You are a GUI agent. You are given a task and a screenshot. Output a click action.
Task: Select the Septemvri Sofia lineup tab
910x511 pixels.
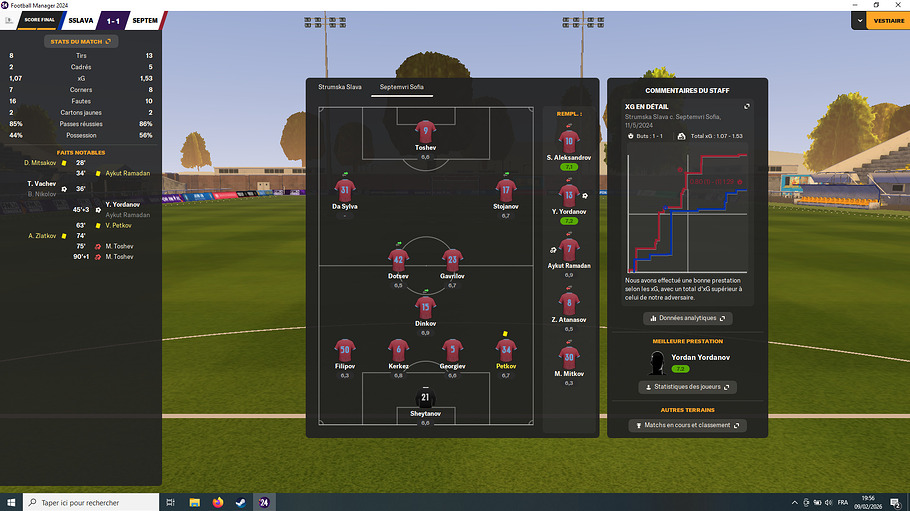coord(401,88)
